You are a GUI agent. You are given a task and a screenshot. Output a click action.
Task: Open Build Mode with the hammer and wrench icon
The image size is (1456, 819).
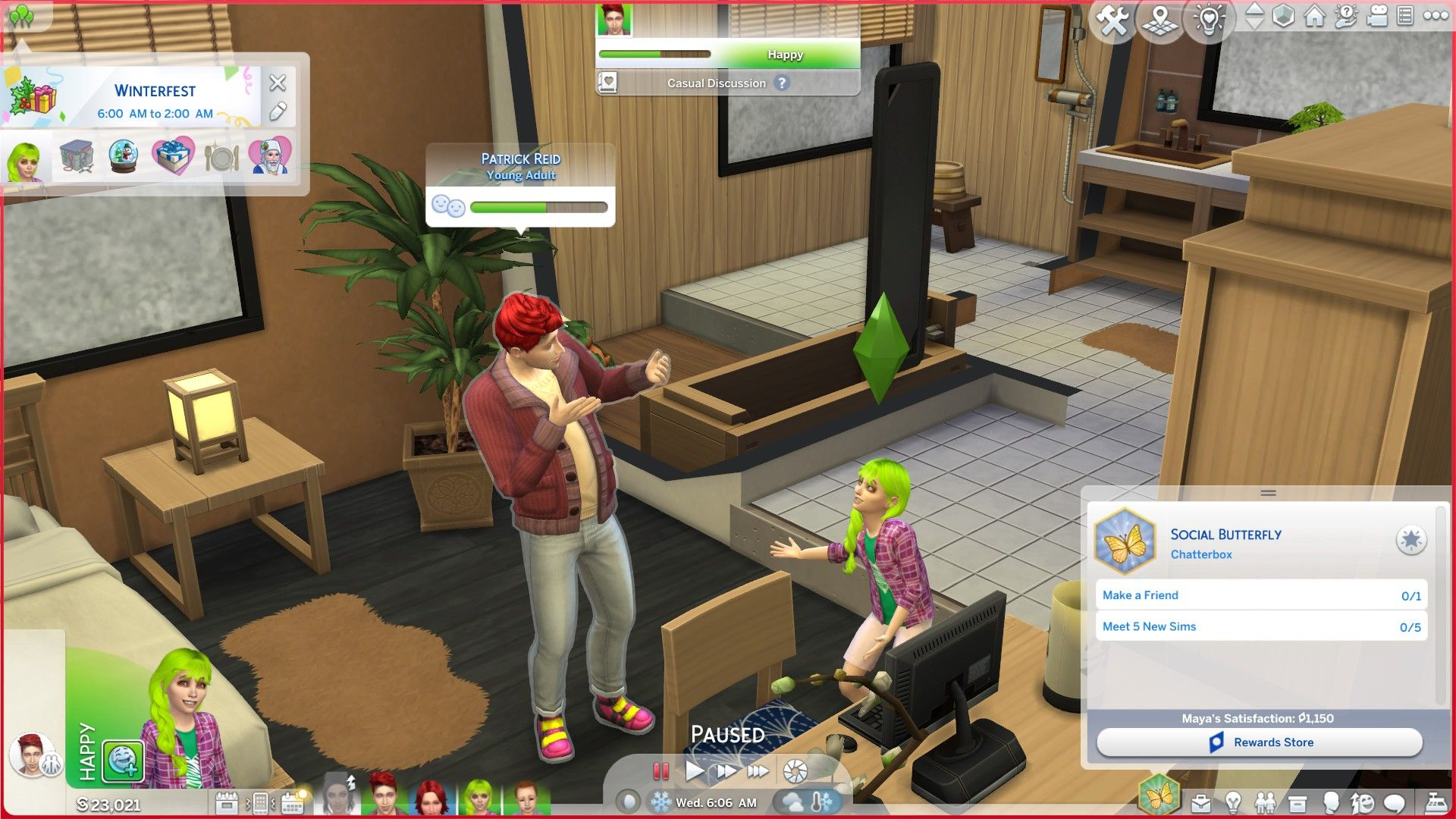(x=1113, y=20)
